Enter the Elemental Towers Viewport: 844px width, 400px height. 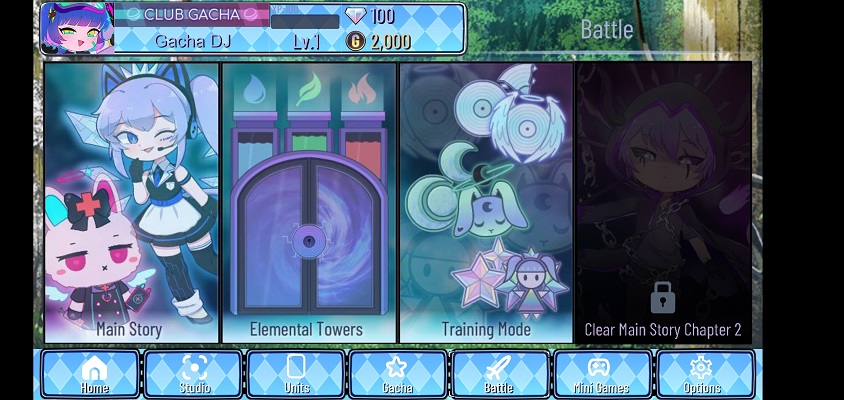coord(306,204)
